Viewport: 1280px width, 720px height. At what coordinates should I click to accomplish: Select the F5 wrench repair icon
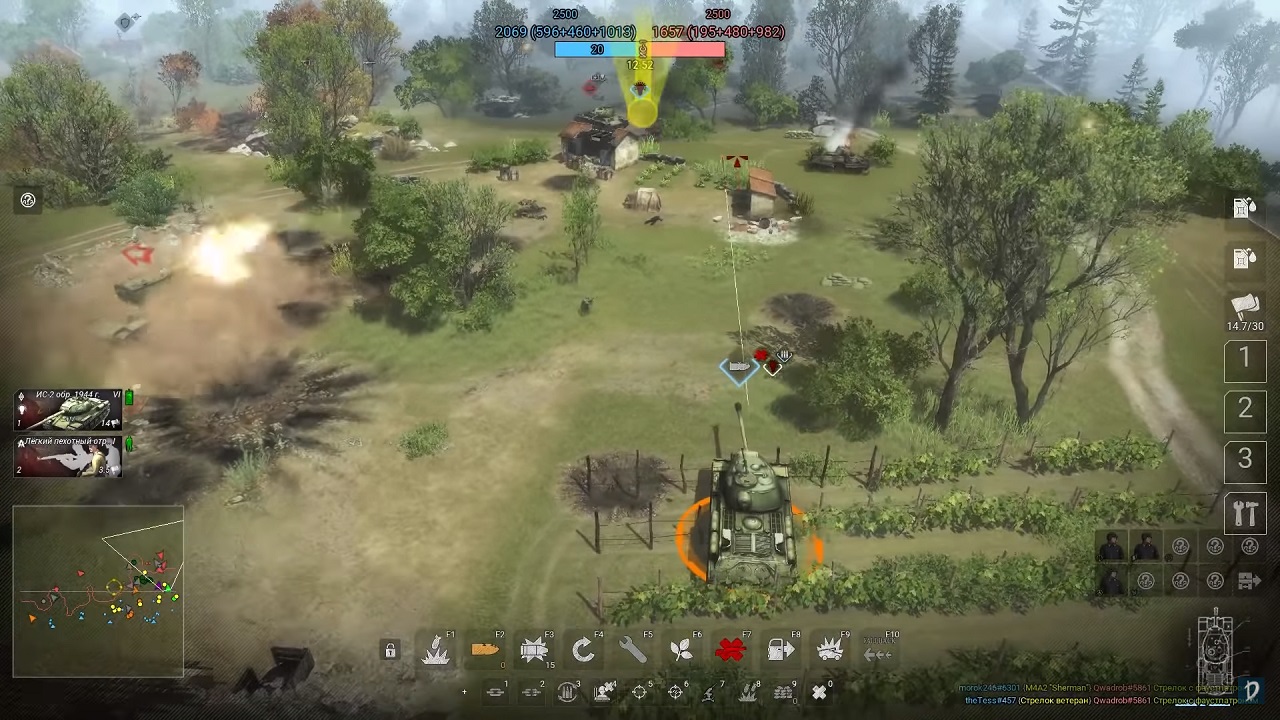click(630, 649)
